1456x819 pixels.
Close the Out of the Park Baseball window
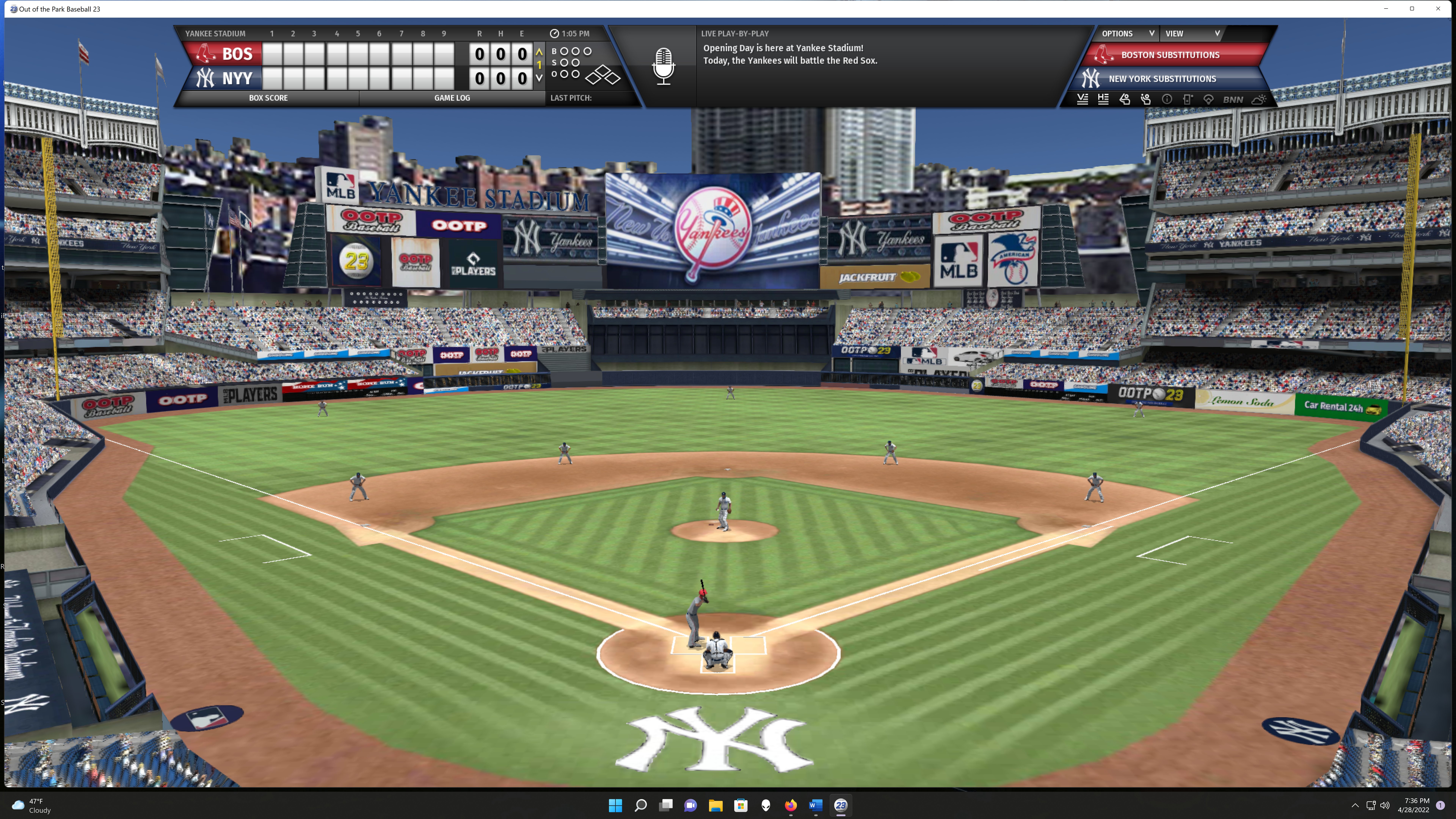pyautogui.click(x=1438, y=9)
